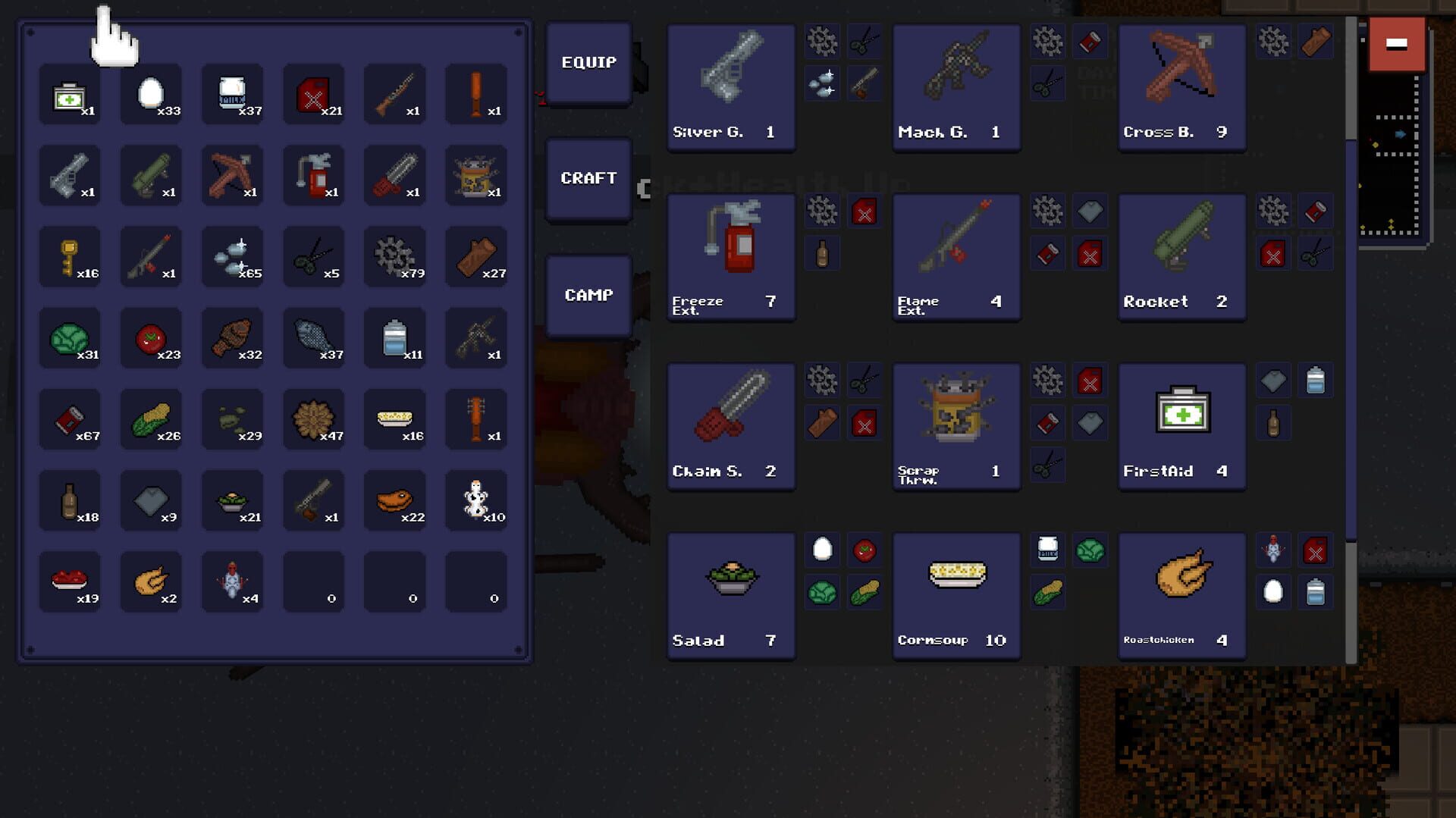Switch to the CAMP tab
Viewport: 1456px width, 818px height.
[588, 295]
